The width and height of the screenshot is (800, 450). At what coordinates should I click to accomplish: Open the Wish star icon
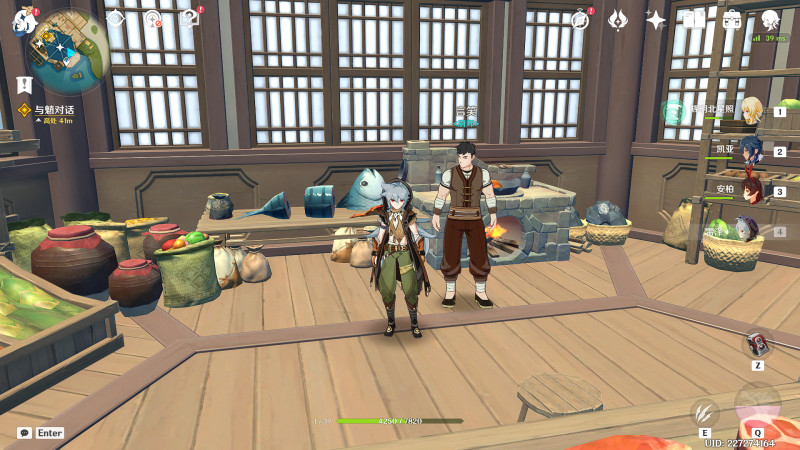point(656,19)
